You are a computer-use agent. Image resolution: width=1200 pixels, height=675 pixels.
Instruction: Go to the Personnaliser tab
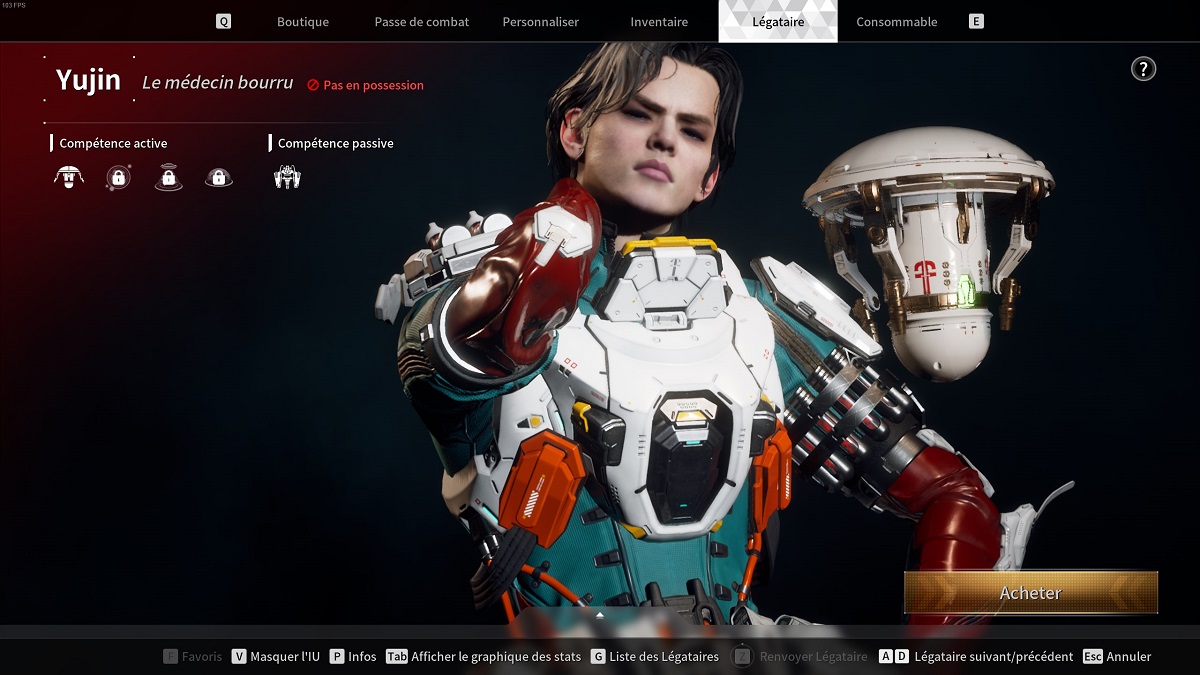tap(540, 22)
